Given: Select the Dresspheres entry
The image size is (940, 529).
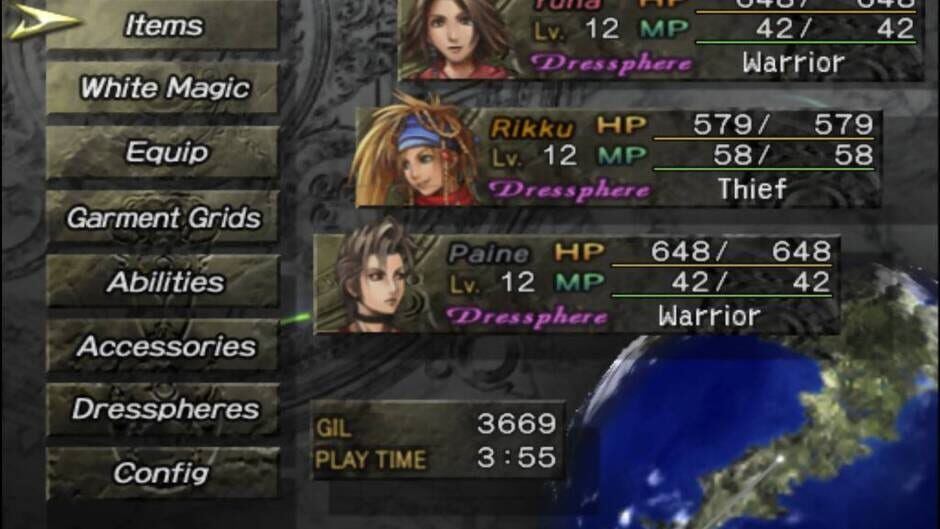Looking at the screenshot, I should pos(163,409).
